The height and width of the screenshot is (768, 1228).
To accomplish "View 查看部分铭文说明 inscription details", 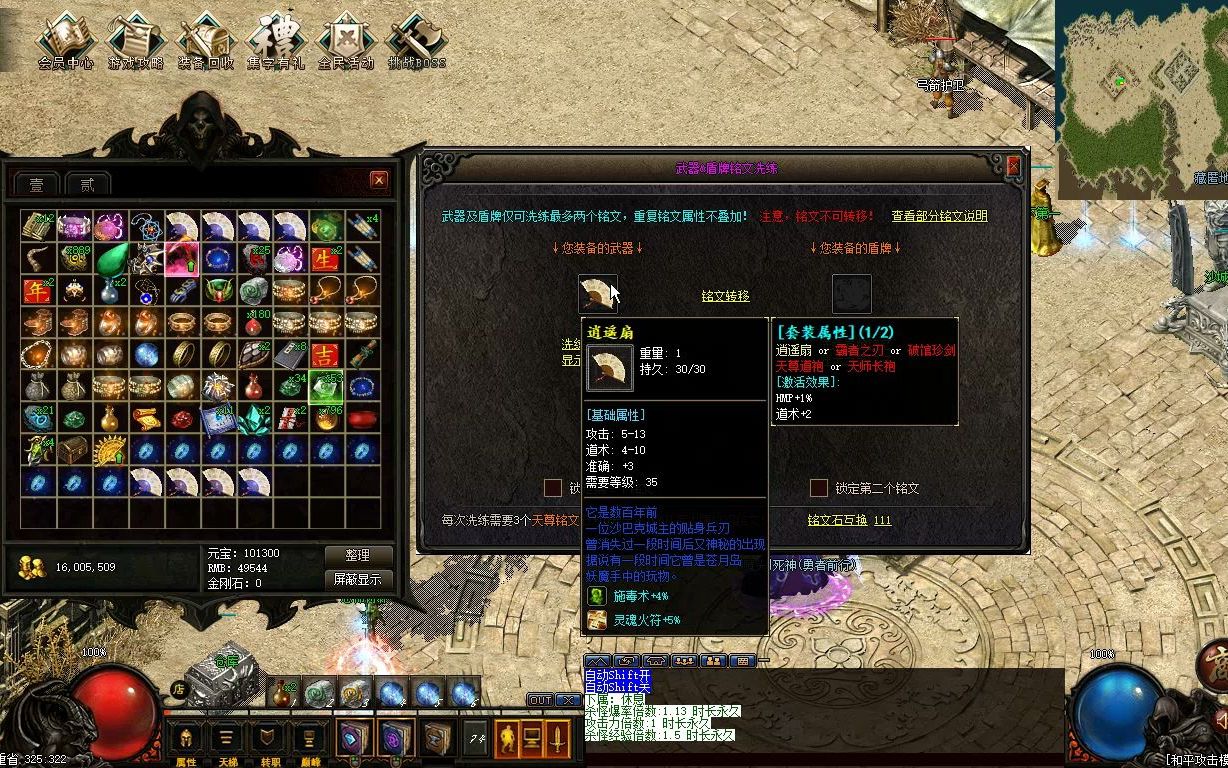I will pos(939,216).
